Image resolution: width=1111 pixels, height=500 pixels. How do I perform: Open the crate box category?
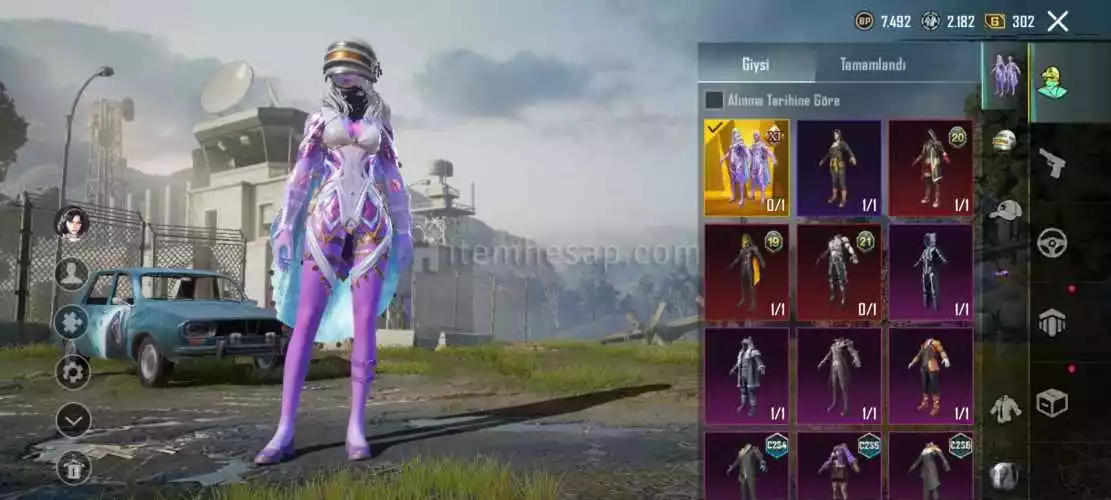pos(1051,402)
